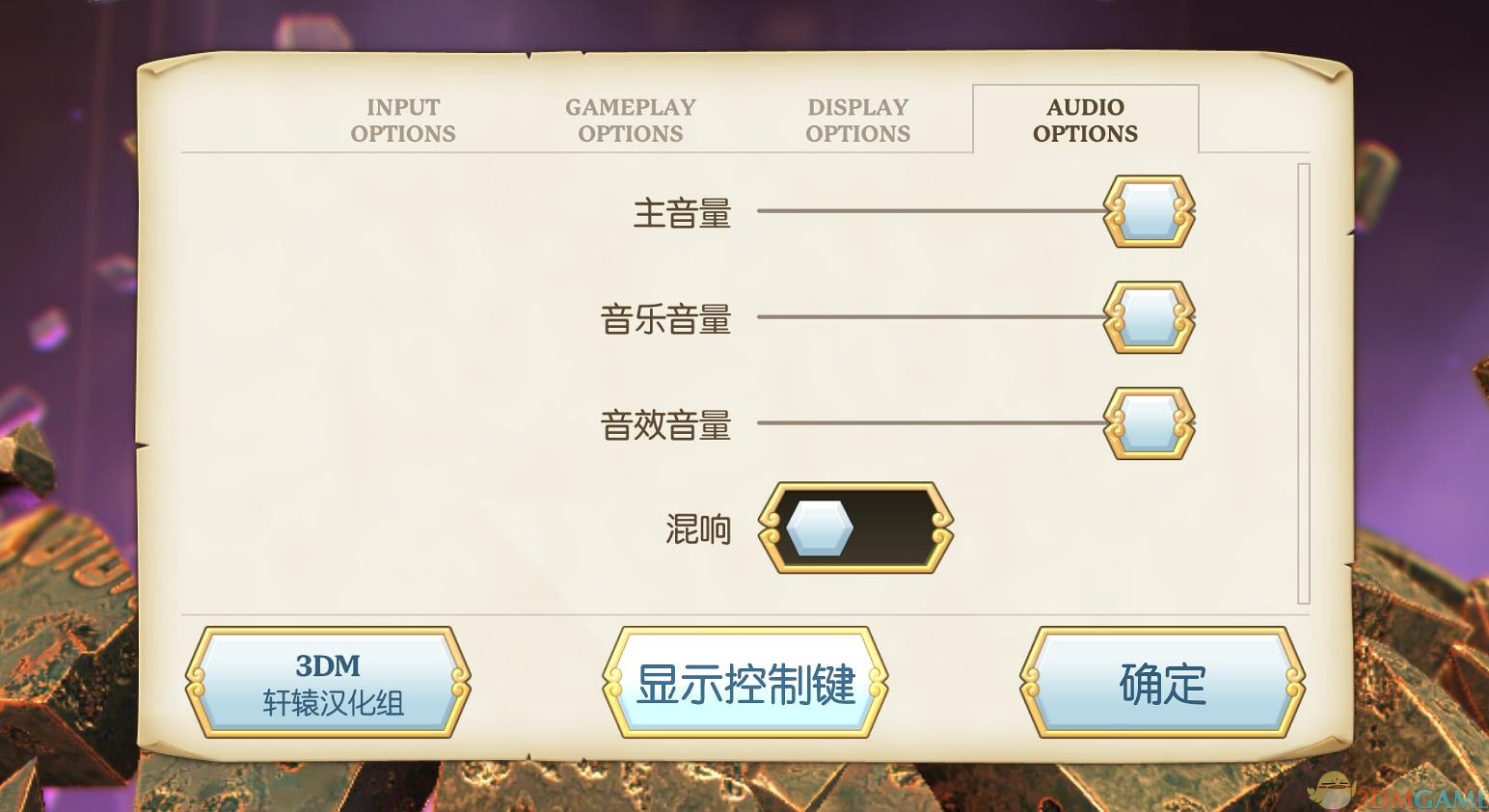1489x812 pixels.
Task: Click the 3DM shield-shaped credits badge
Action: [x=328, y=682]
